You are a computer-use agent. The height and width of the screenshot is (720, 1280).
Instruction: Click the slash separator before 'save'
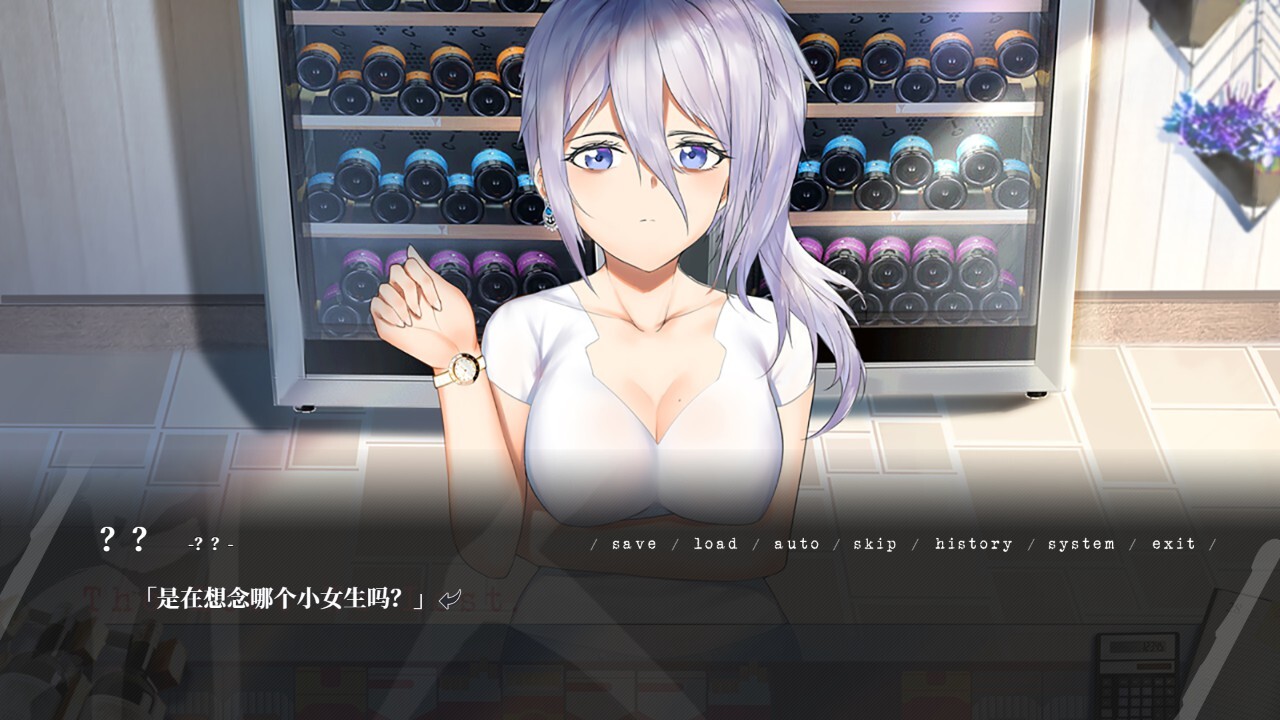click(594, 544)
